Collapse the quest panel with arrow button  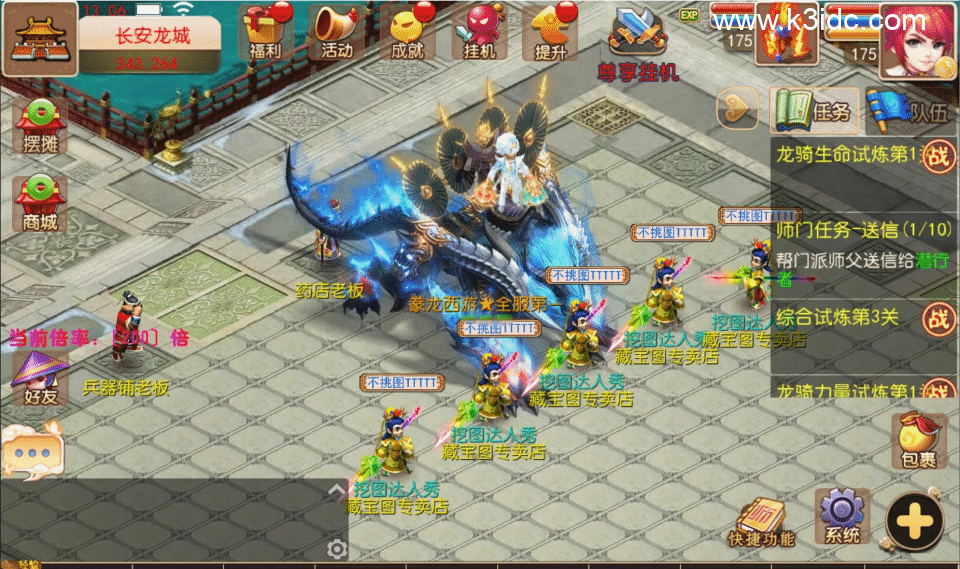tap(739, 109)
